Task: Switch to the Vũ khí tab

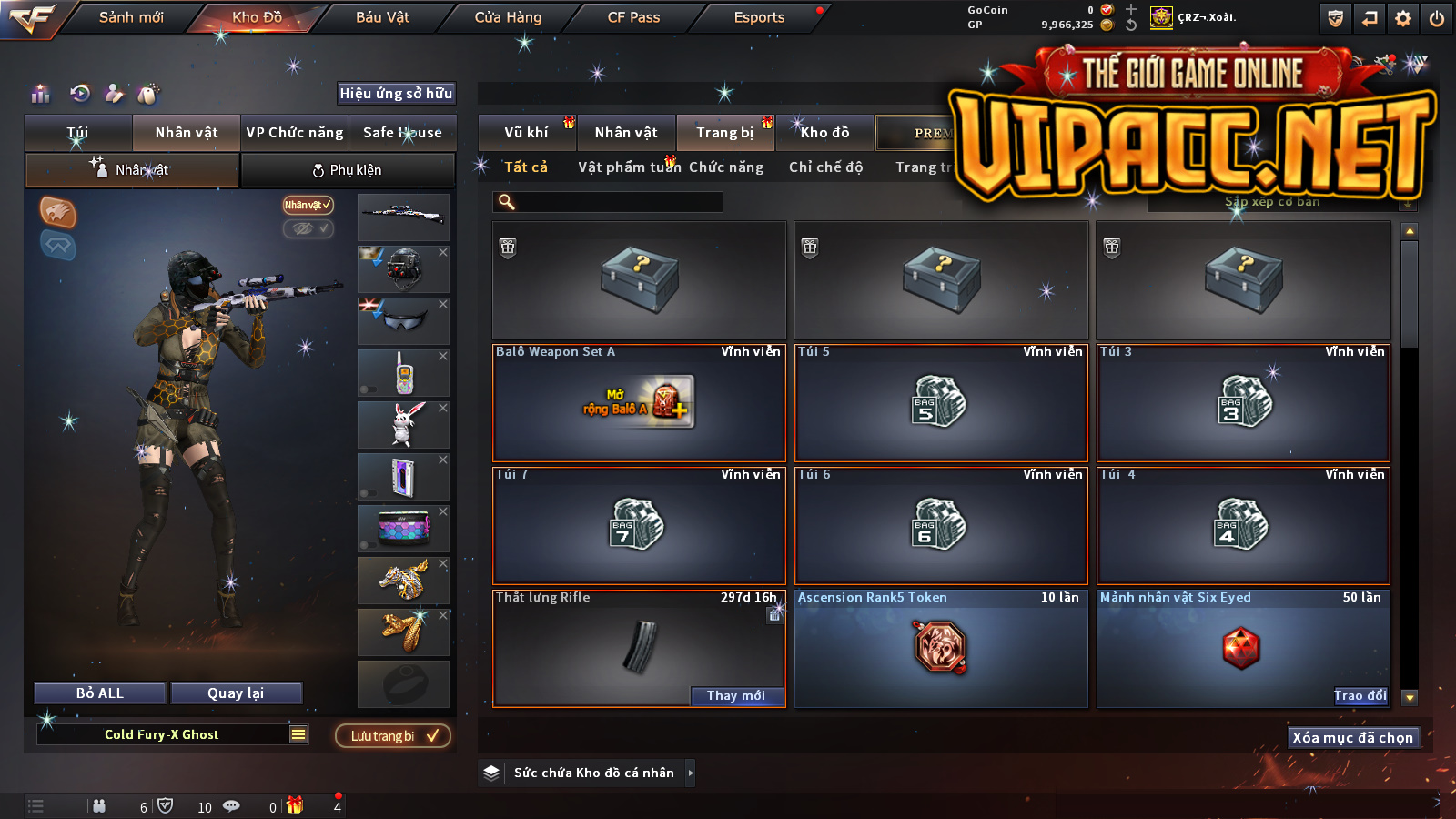Action: click(x=526, y=133)
